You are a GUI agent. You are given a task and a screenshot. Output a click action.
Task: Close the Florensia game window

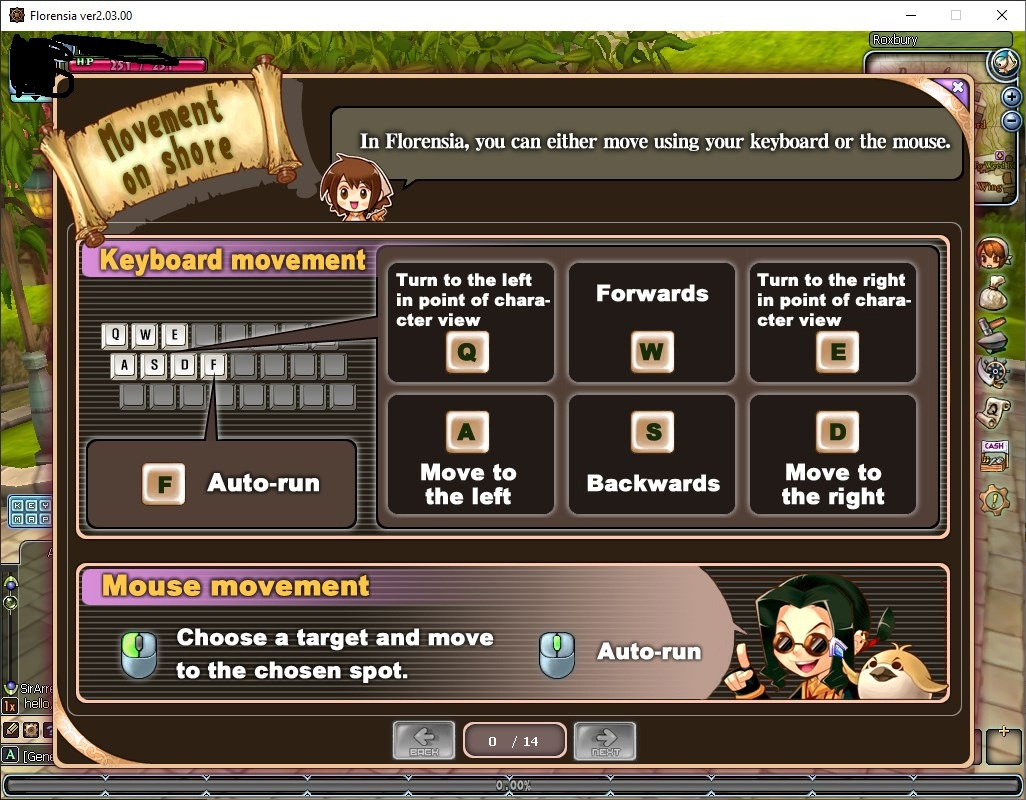tap(1002, 15)
